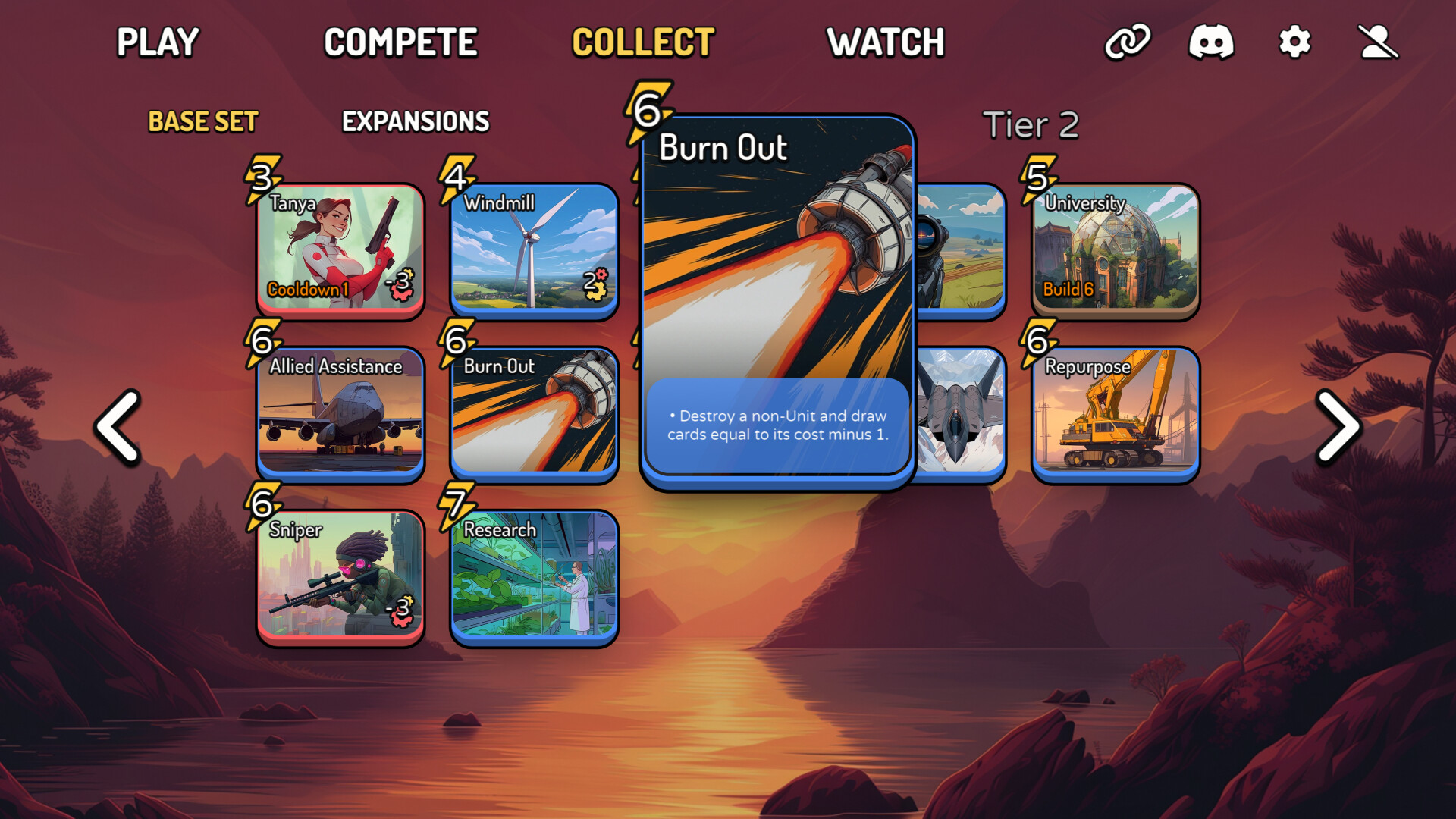The width and height of the screenshot is (1456, 819).
Task: Select the Repurpose card
Action: coord(1115,416)
